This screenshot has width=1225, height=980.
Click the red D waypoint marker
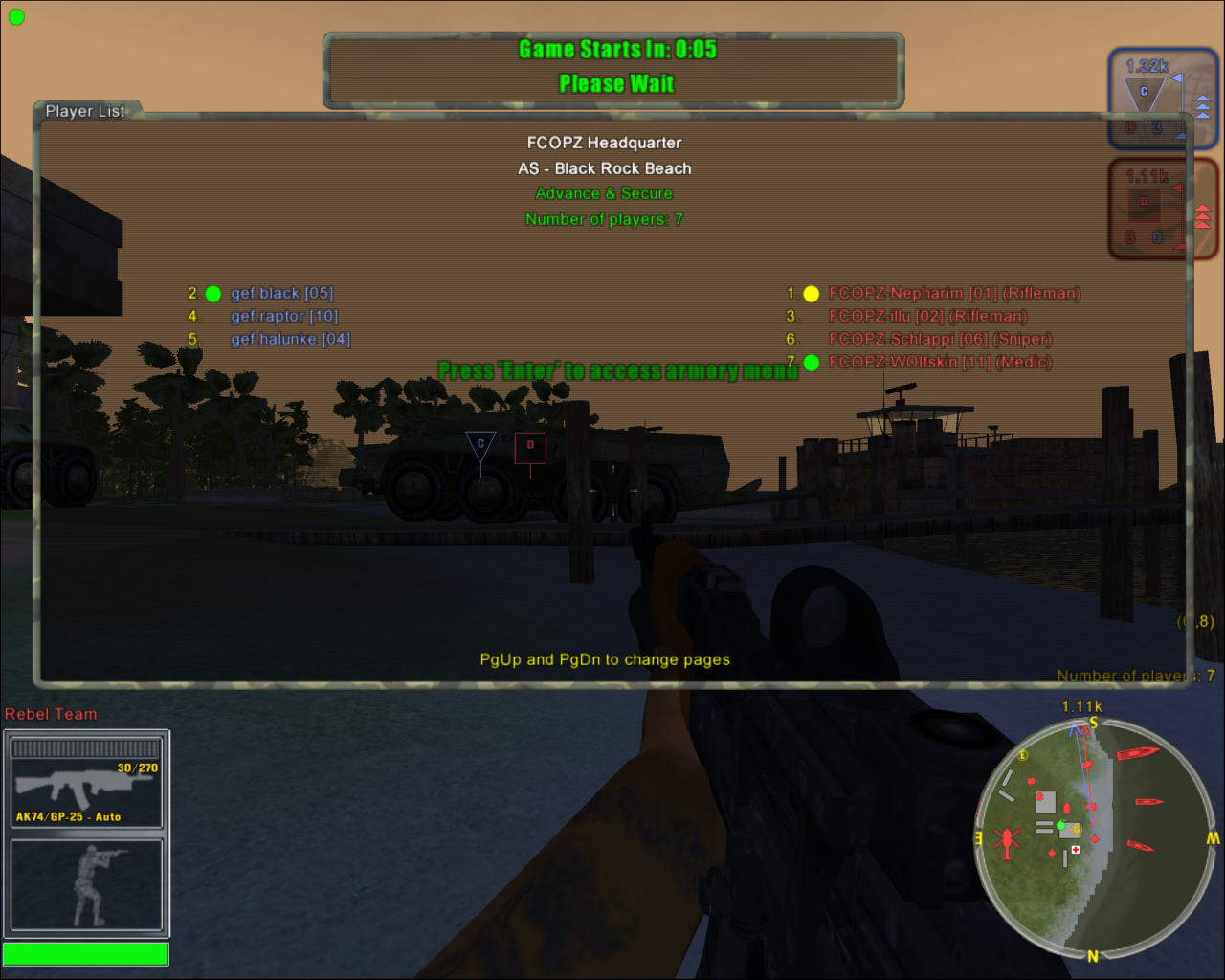530,447
